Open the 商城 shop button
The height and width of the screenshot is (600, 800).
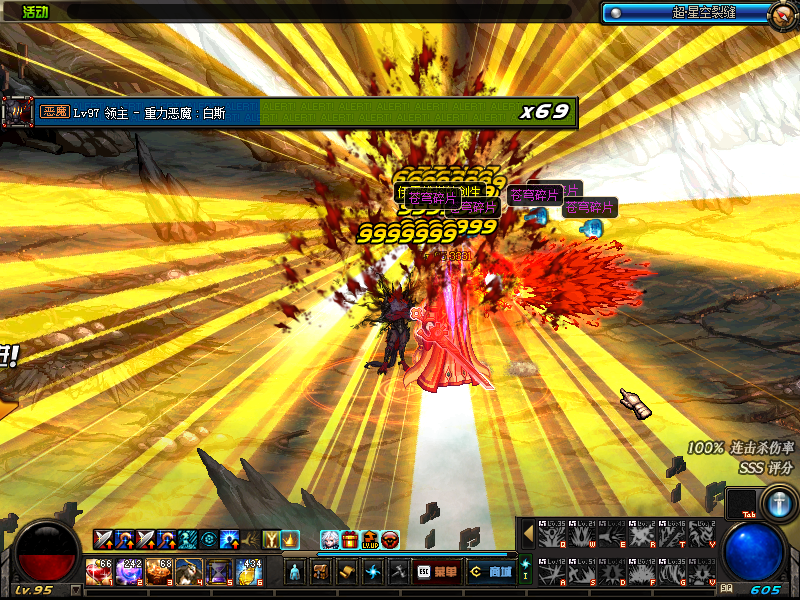(x=492, y=572)
